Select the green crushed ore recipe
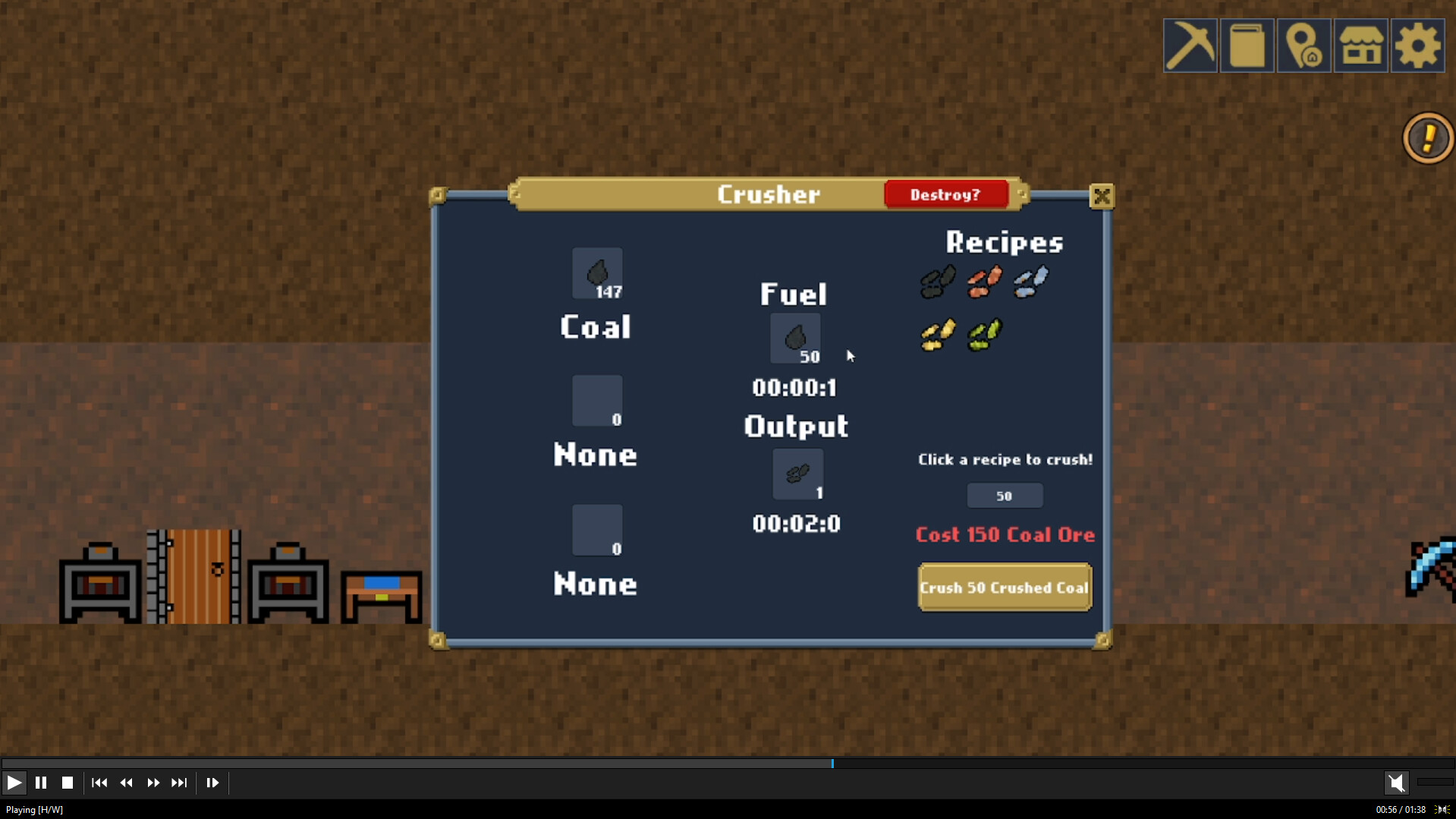 click(983, 335)
